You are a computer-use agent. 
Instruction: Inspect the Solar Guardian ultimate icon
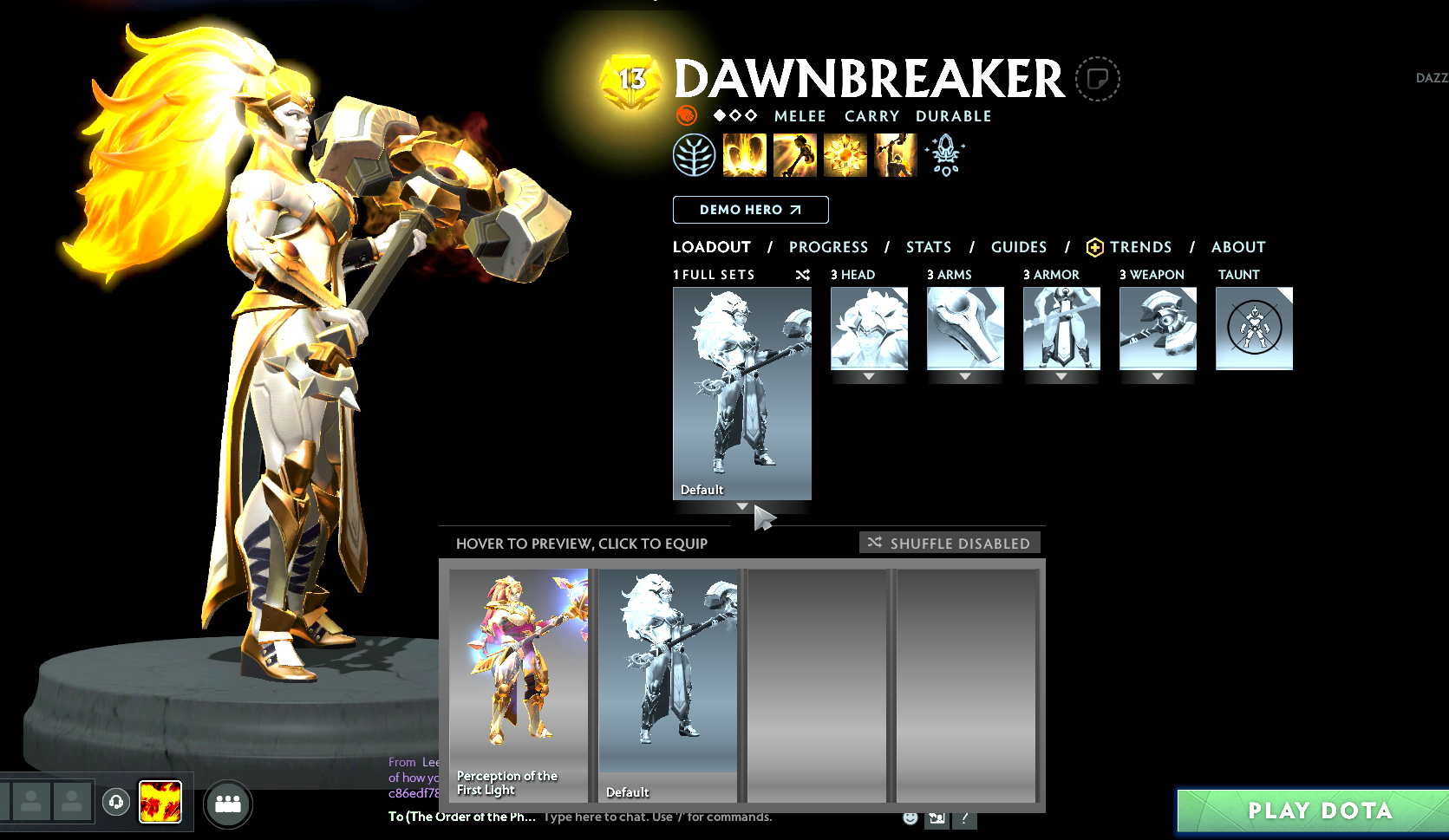tap(896, 153)
